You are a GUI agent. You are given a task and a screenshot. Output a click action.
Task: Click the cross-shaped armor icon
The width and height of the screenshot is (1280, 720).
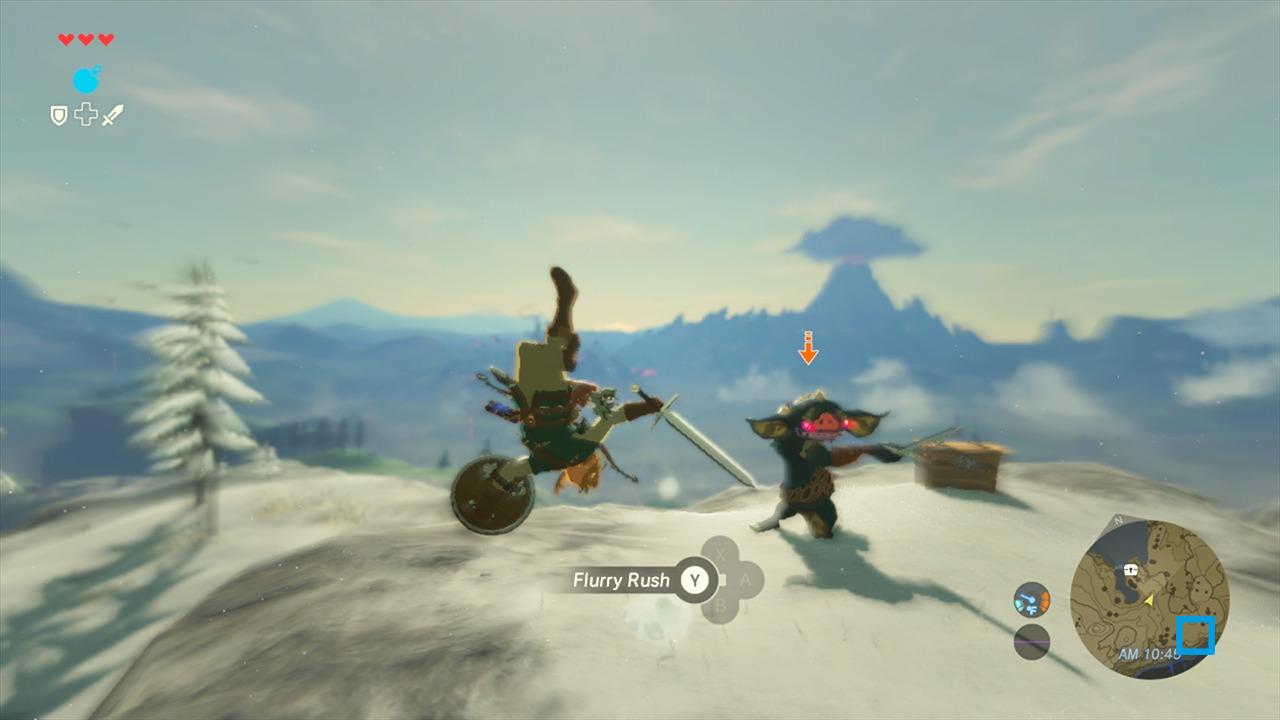point(85,115)
